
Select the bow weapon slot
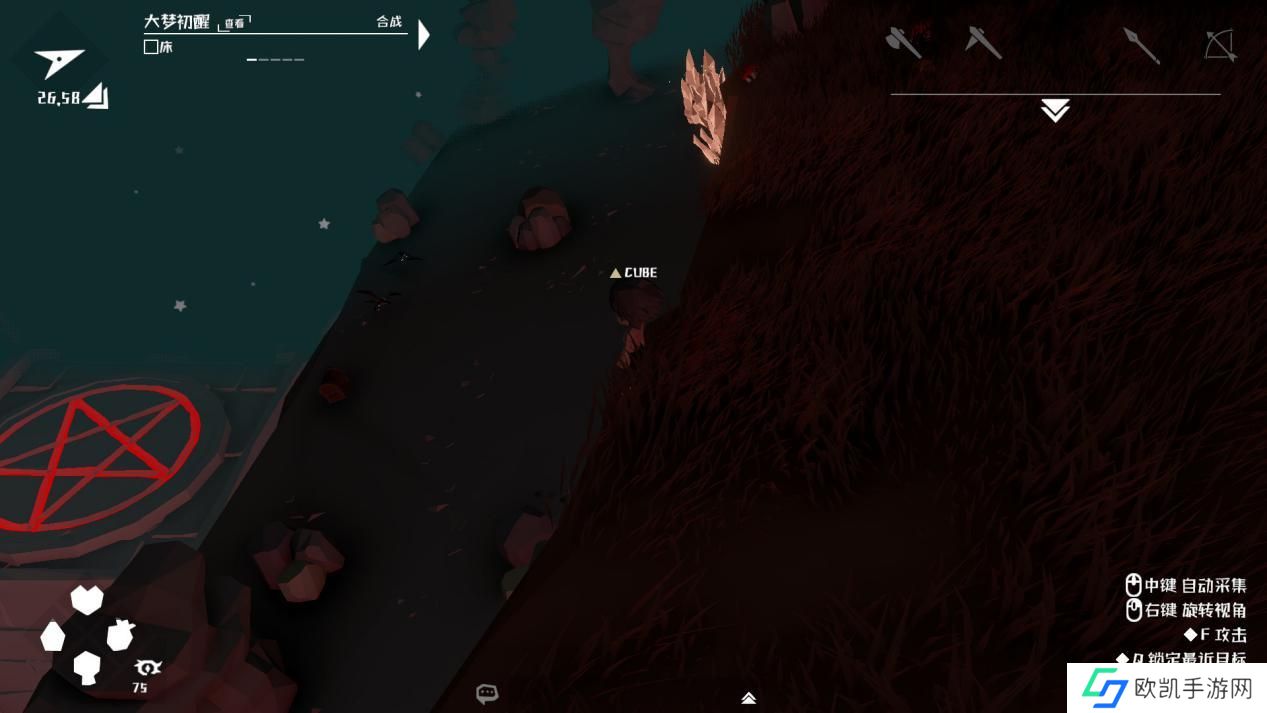point(1220,45)
